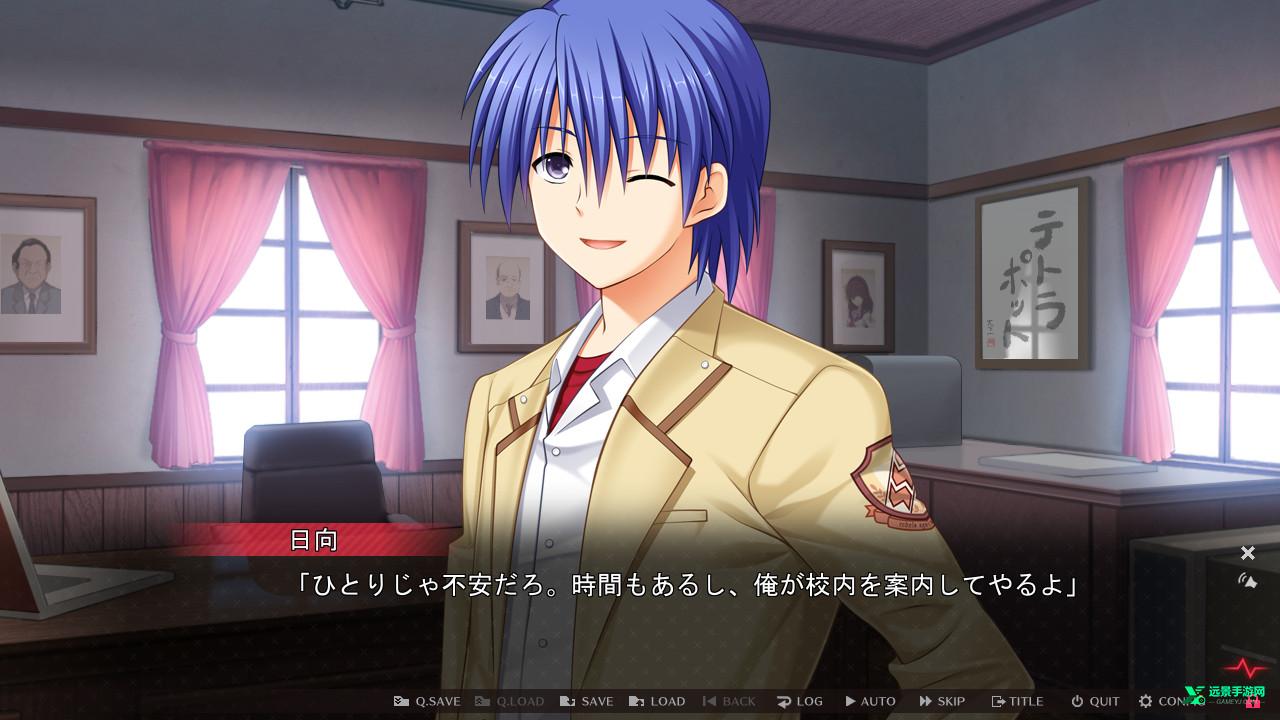Image resolution: width=1280 pixels, height=720 pixels.
Task: Return to the TITLE screen
Action: [1017, 701]
